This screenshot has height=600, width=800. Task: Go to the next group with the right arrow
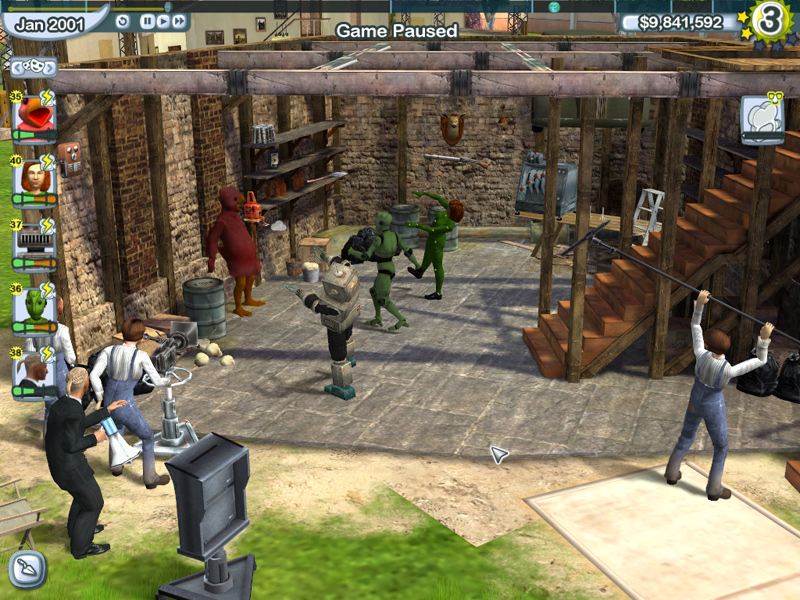pos(48,68)
